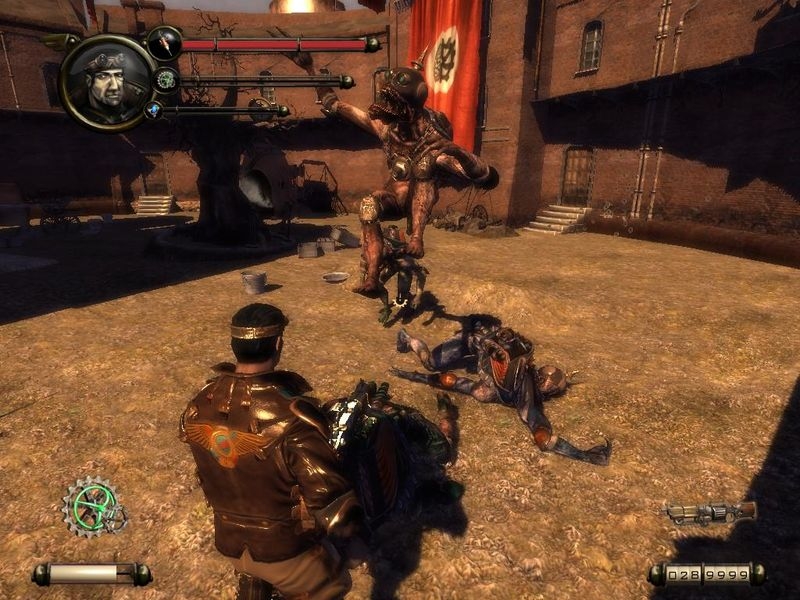Image resolution: width=800 pixels, height=600 pixels.
Task: Select the blue gem icon under the portrait
Action: [x=154, y=110]
